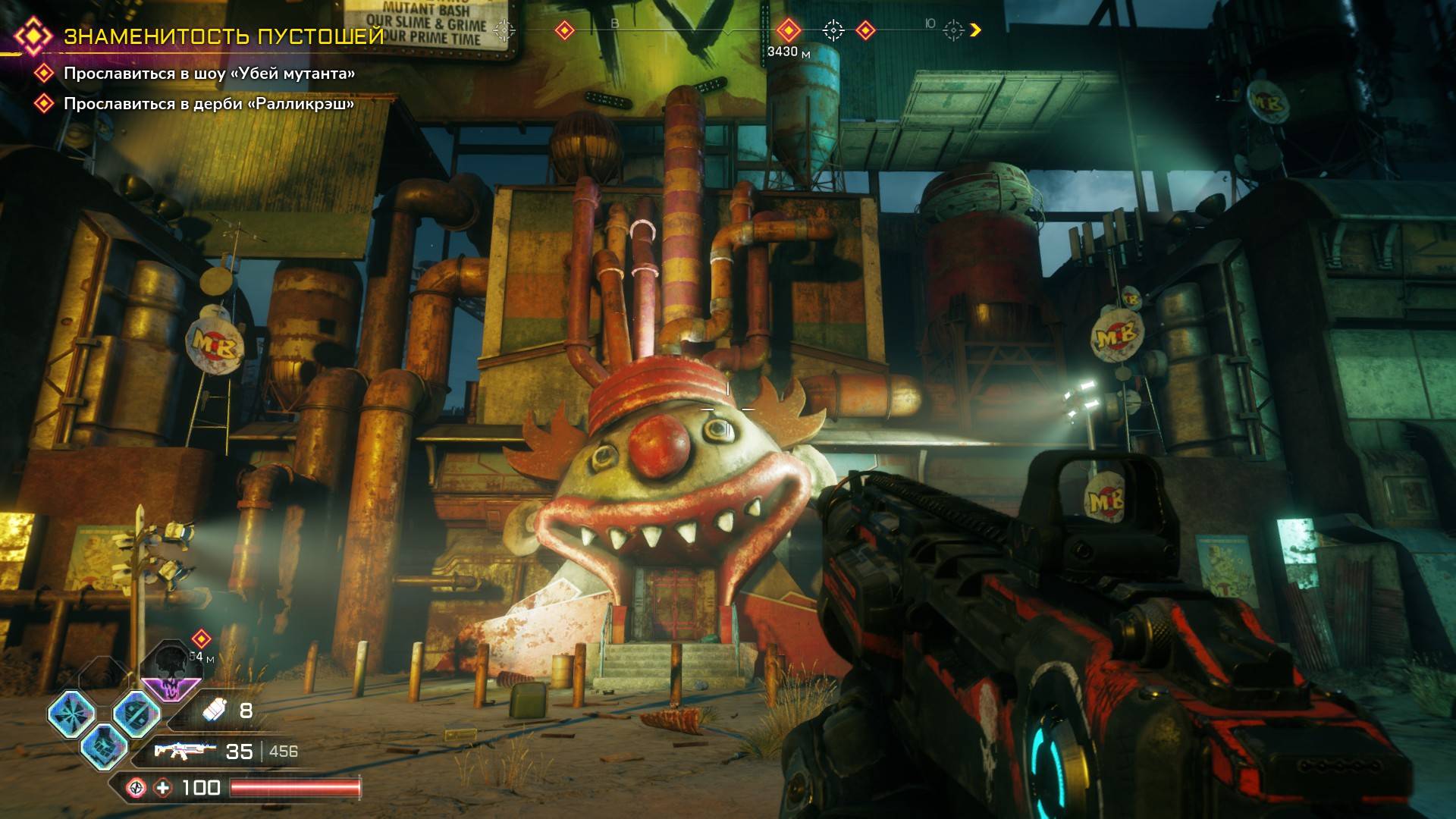Activate the shield Barrier ability icon
1456x819 pixels.
(x=136, y=714)
